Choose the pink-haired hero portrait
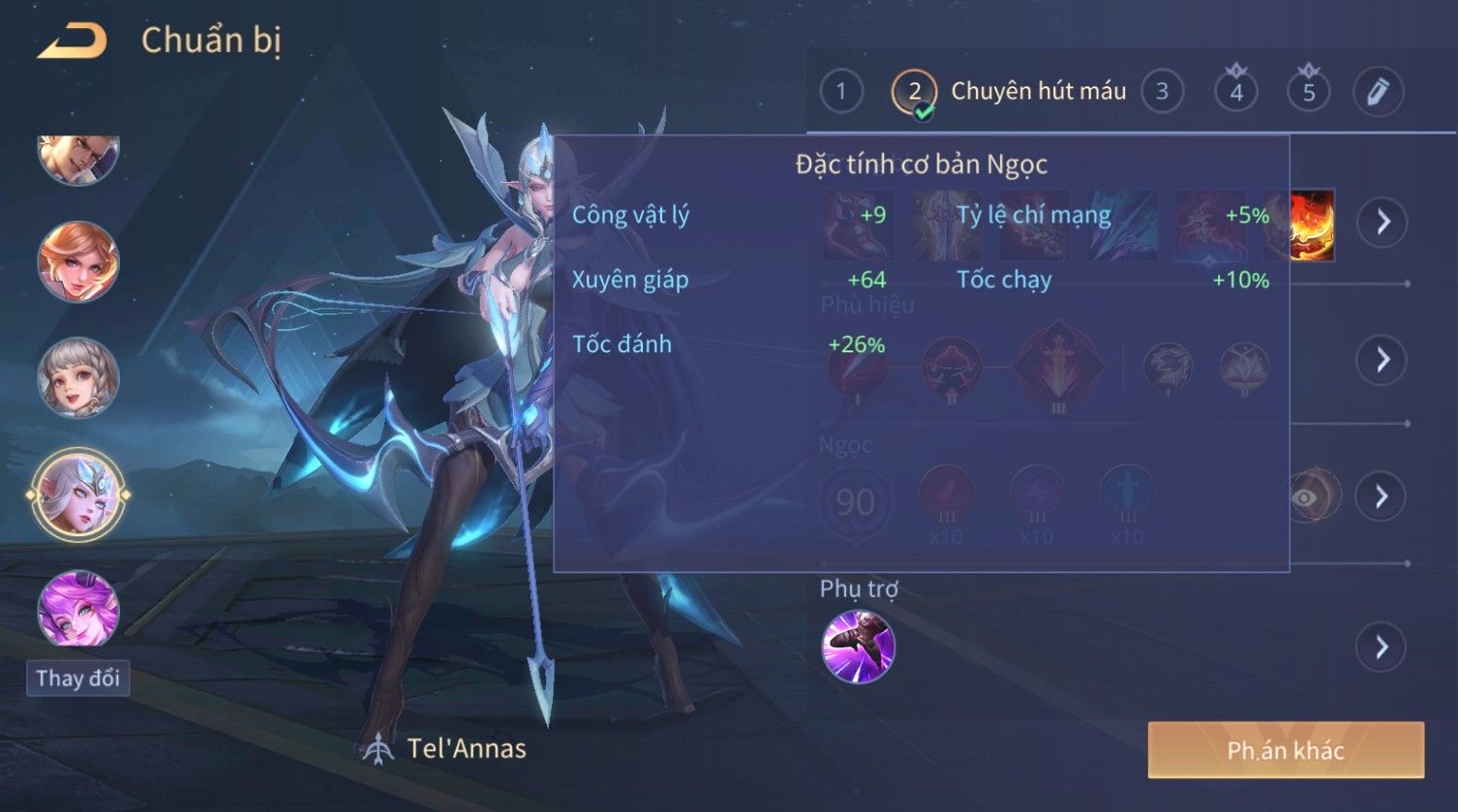This screenshot has height=812, width=1458. 77,610
